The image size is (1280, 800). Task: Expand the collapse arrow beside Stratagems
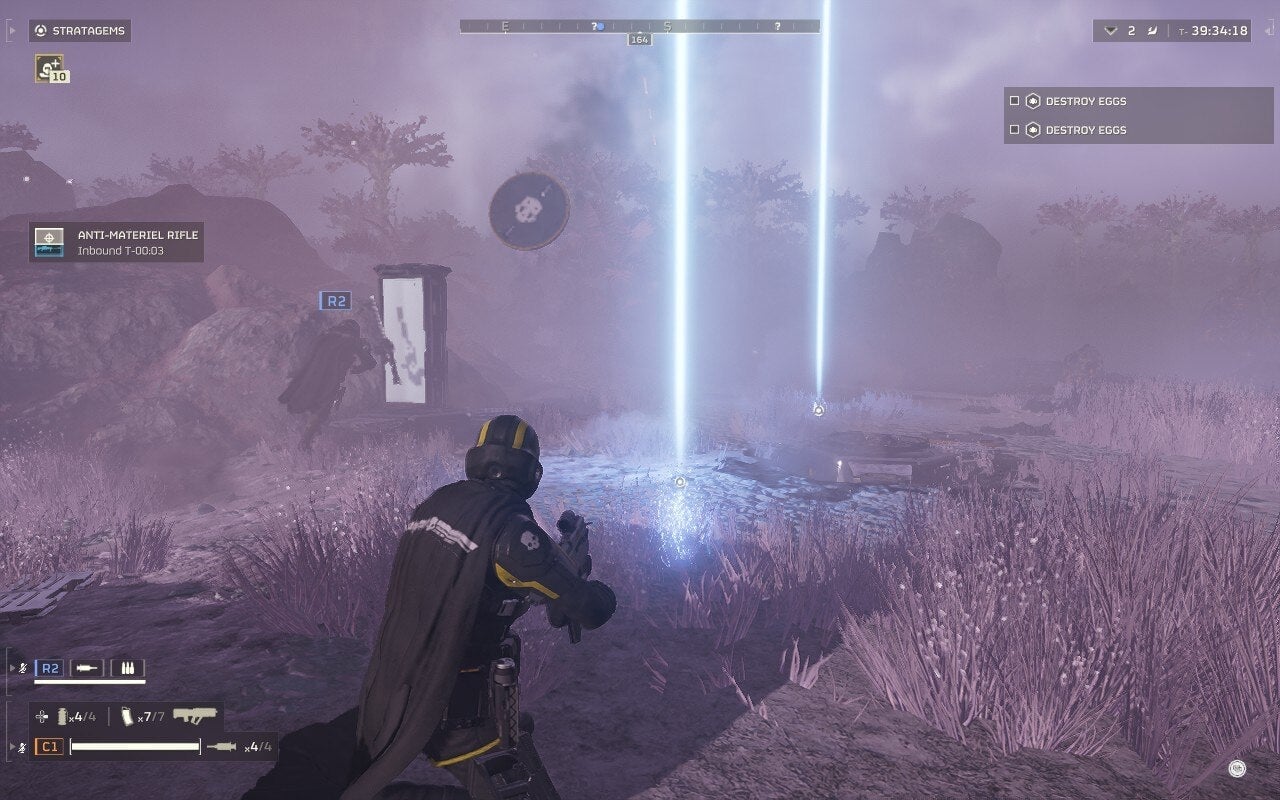click(x=12, y=31)
